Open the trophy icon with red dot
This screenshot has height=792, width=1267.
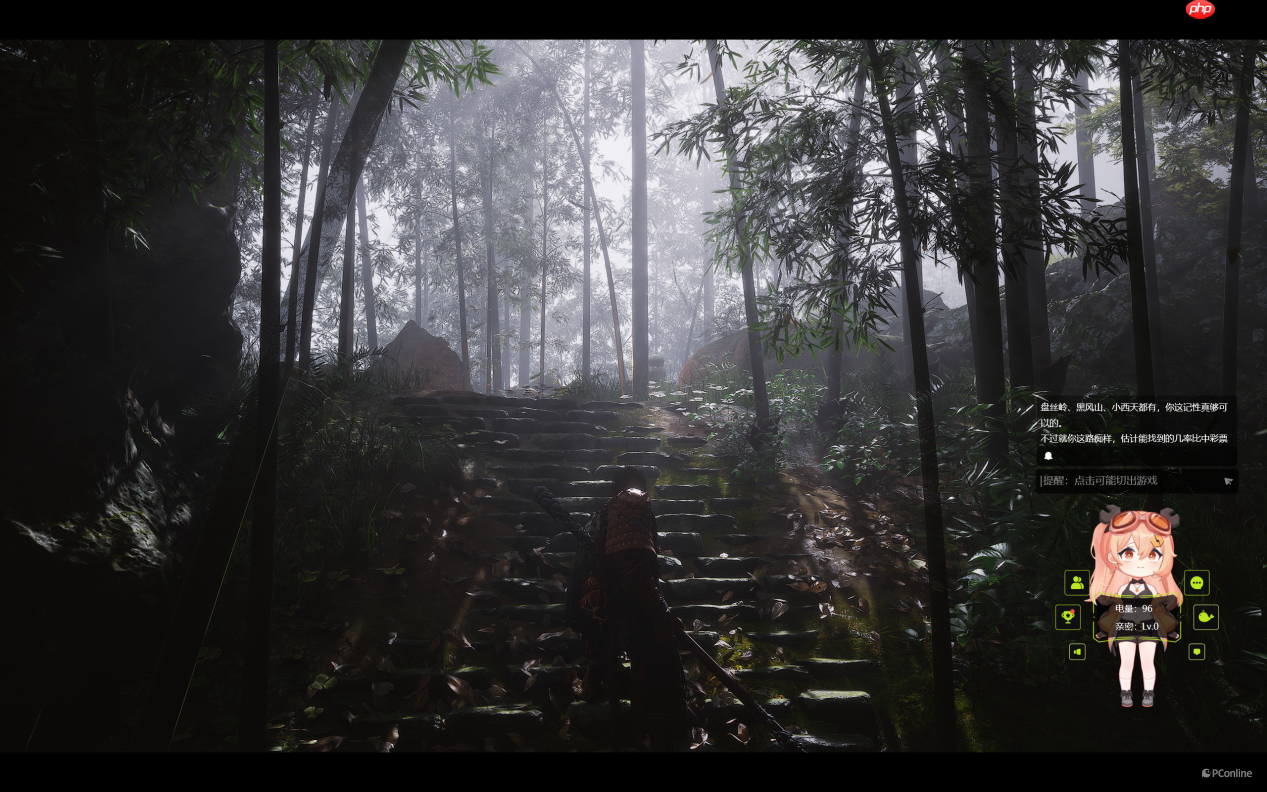click(1068, 616)
